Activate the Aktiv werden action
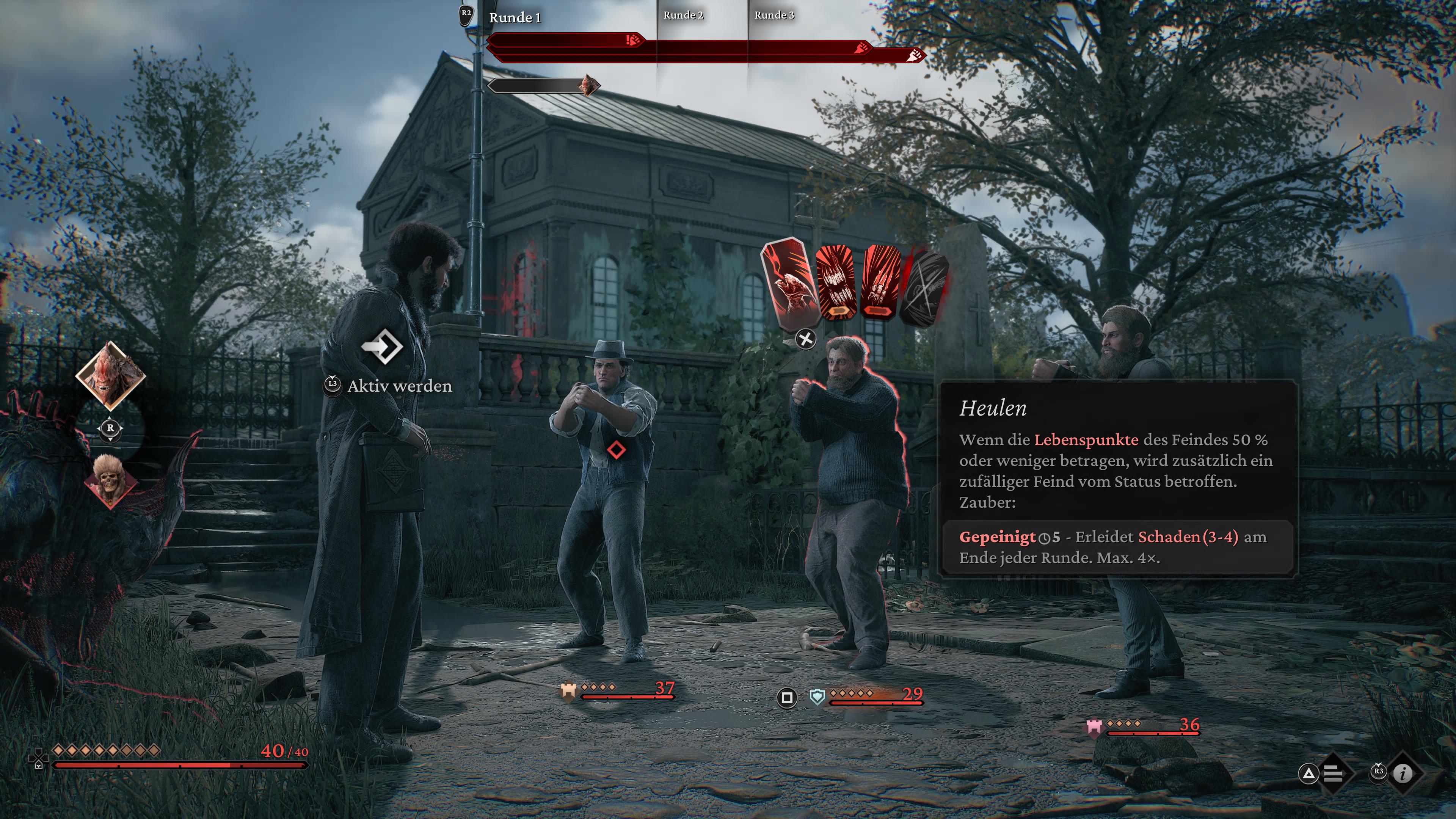This screenshot has width=1456, height=819. pos(382,346)
